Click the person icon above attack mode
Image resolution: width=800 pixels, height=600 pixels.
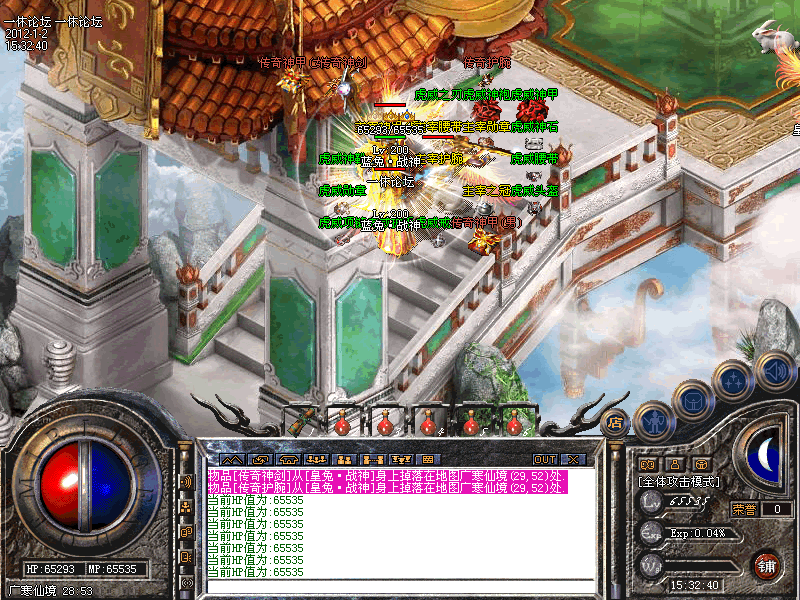pos(674,464)
